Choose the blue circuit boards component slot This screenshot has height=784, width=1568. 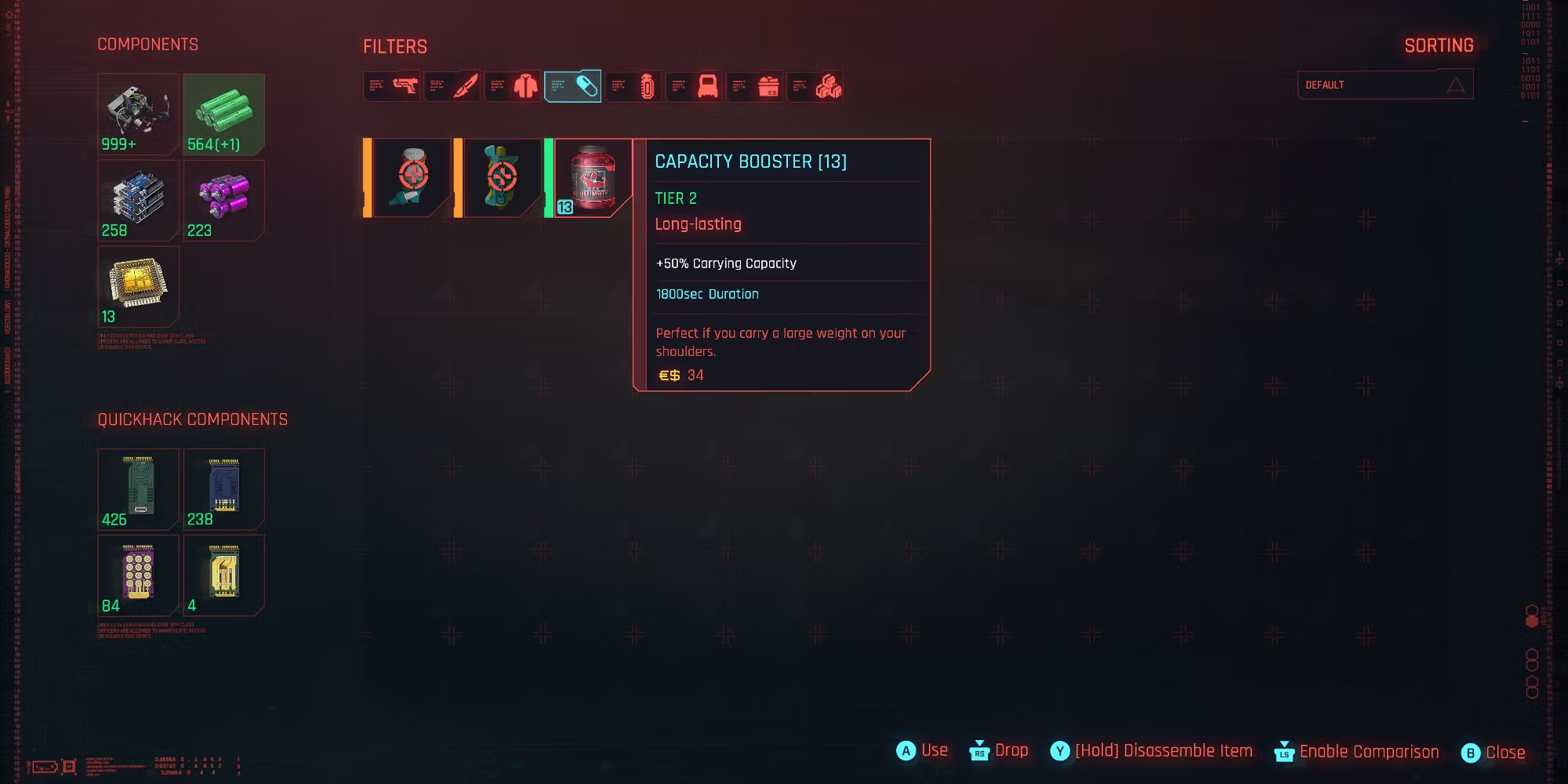click(138, 201)
